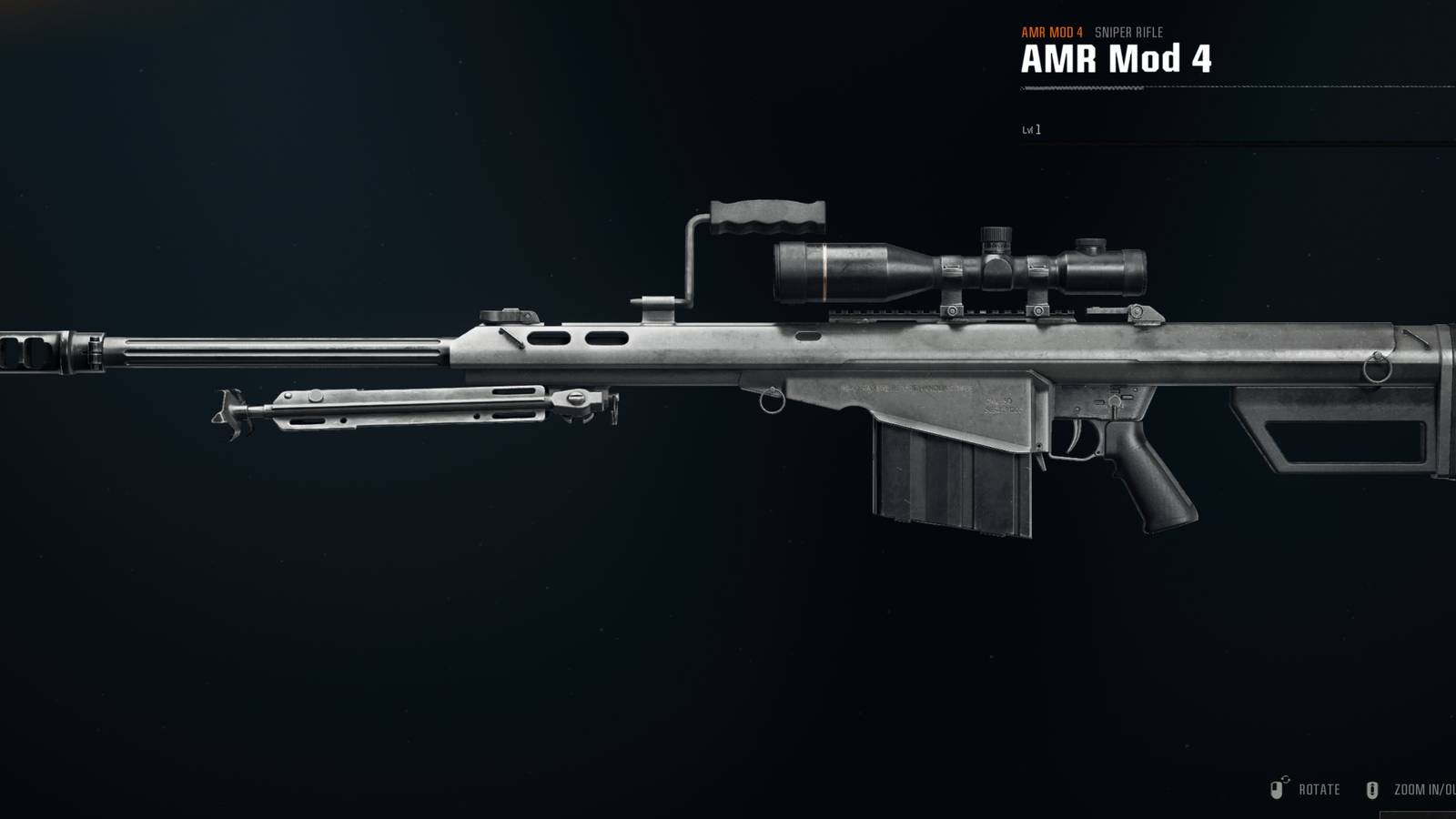Click the orange AMR MOD 4 breadcrumb
Viewport: 1456px width, 819px height.
1051,29
